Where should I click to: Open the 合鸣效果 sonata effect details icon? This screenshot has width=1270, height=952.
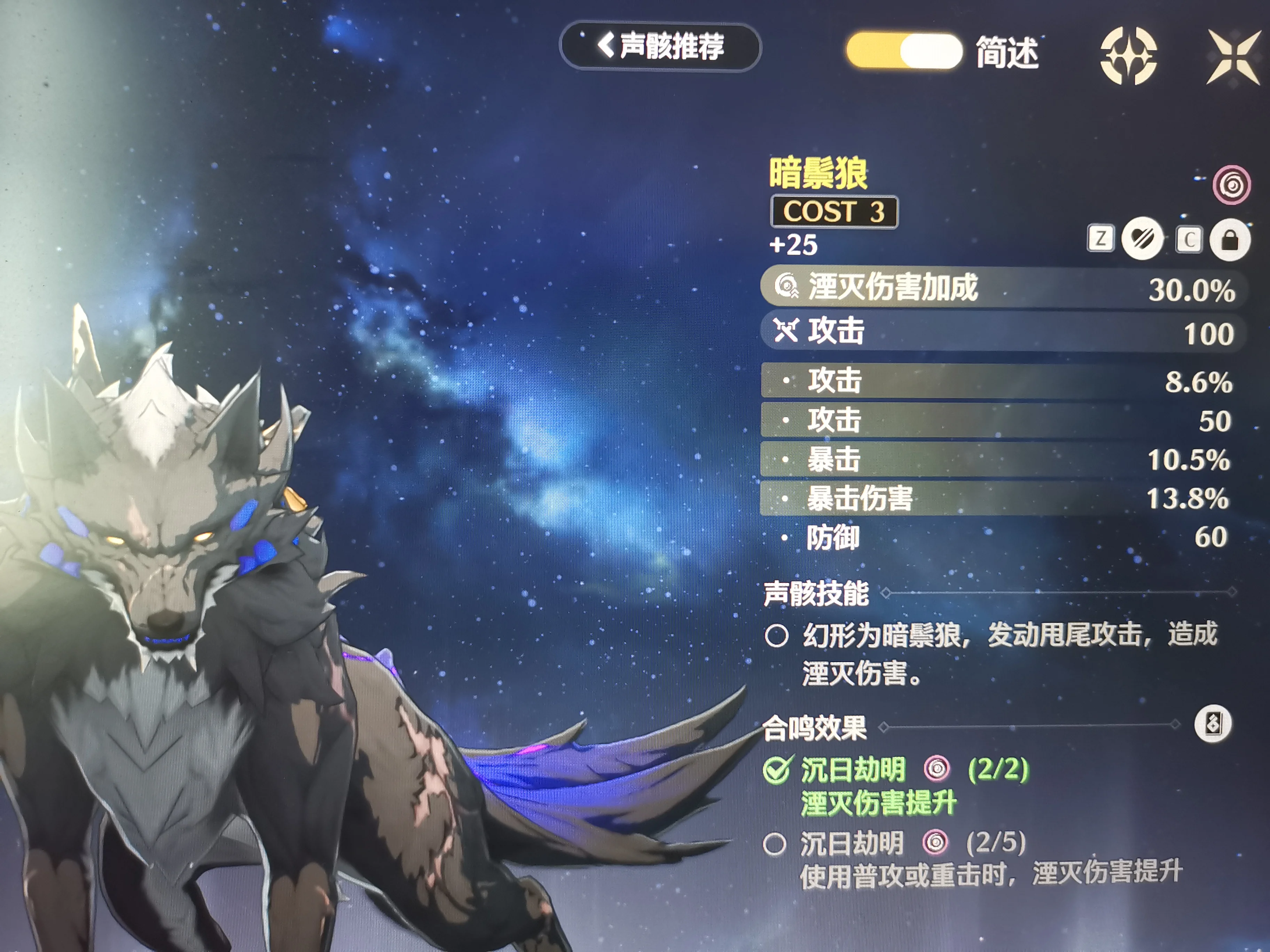(1212, 724)
